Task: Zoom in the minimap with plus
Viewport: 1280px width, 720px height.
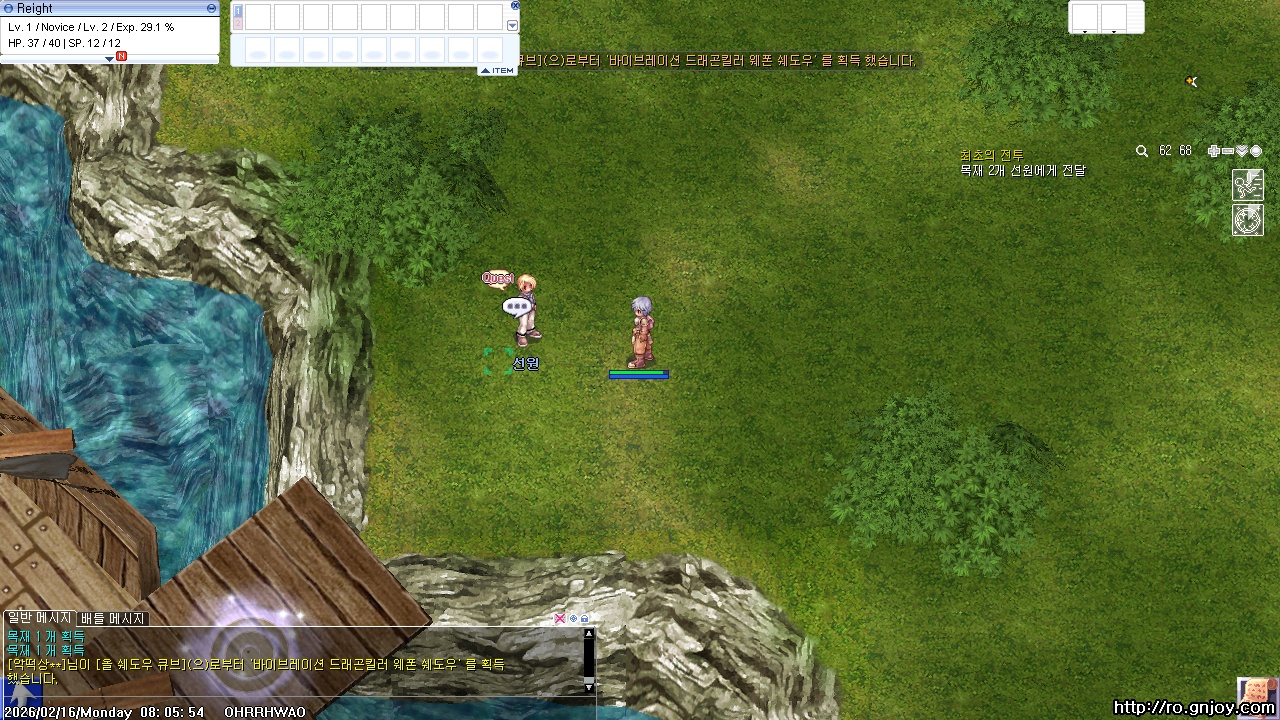Action: coord(1214,151)
